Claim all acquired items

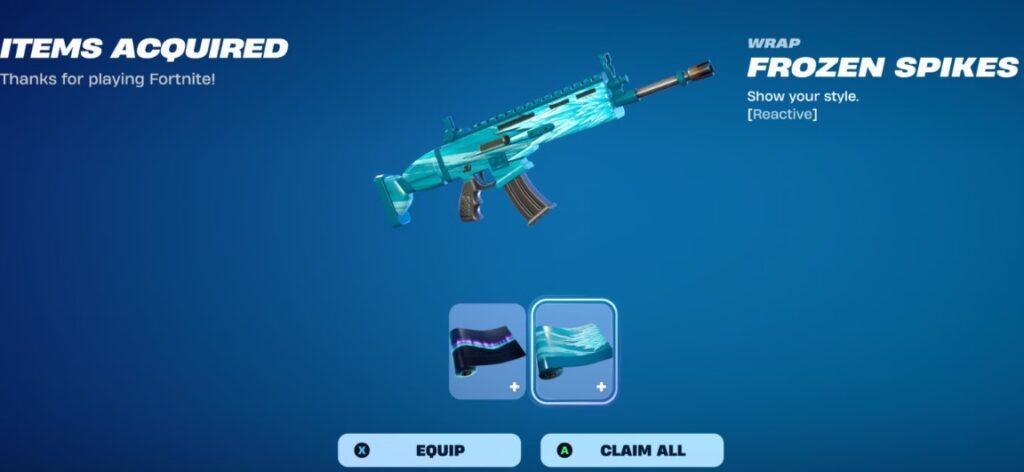pos(632,450)
